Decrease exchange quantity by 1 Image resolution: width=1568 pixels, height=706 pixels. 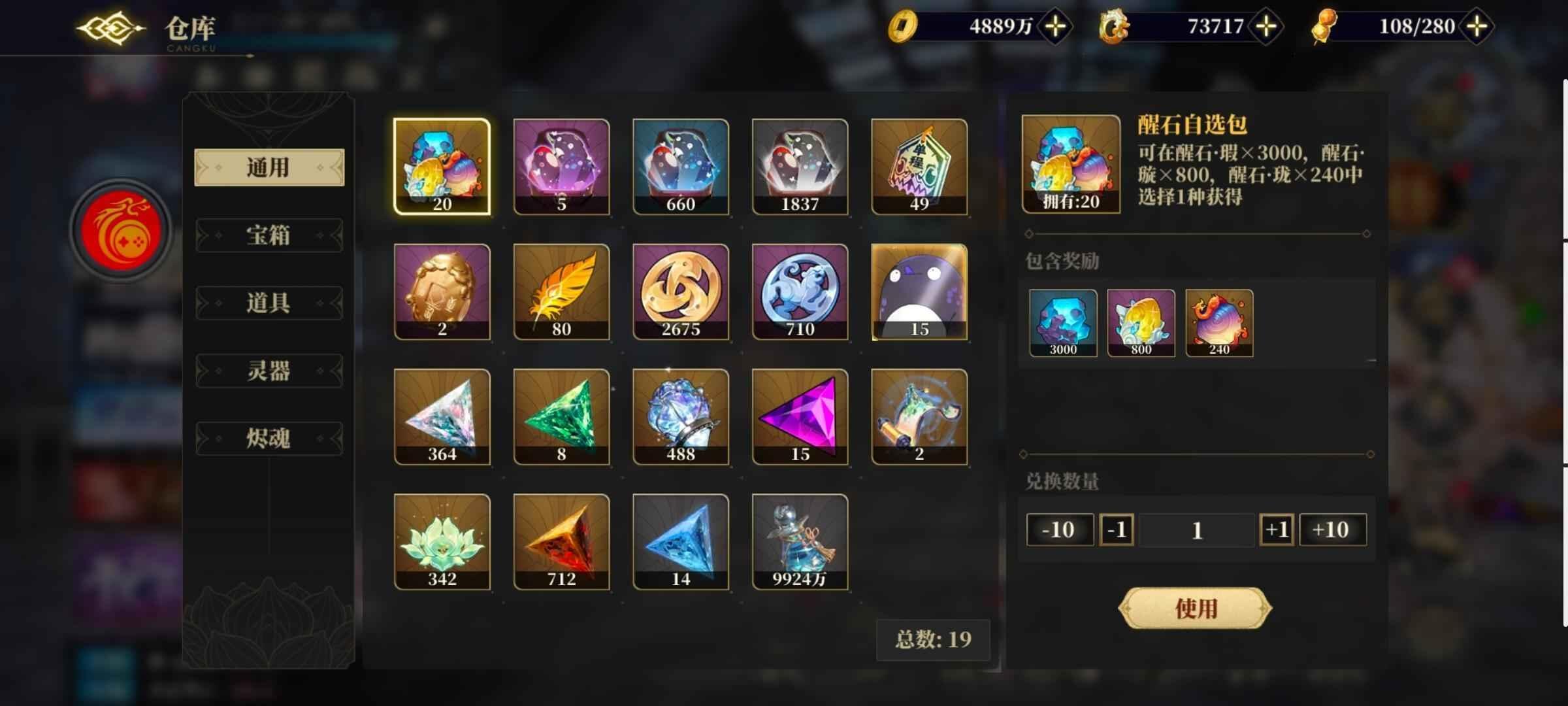click(x=1117, y=530)
